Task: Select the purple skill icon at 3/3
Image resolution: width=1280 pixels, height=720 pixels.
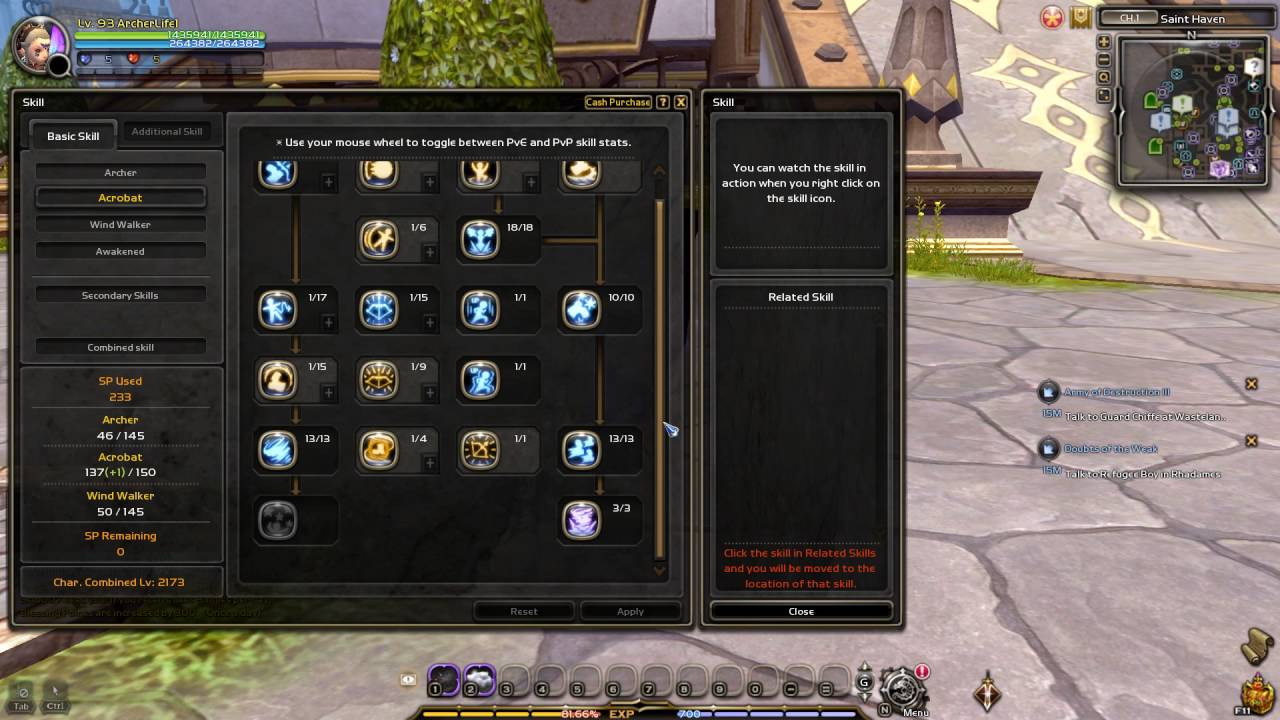Action: pos(581,521)
